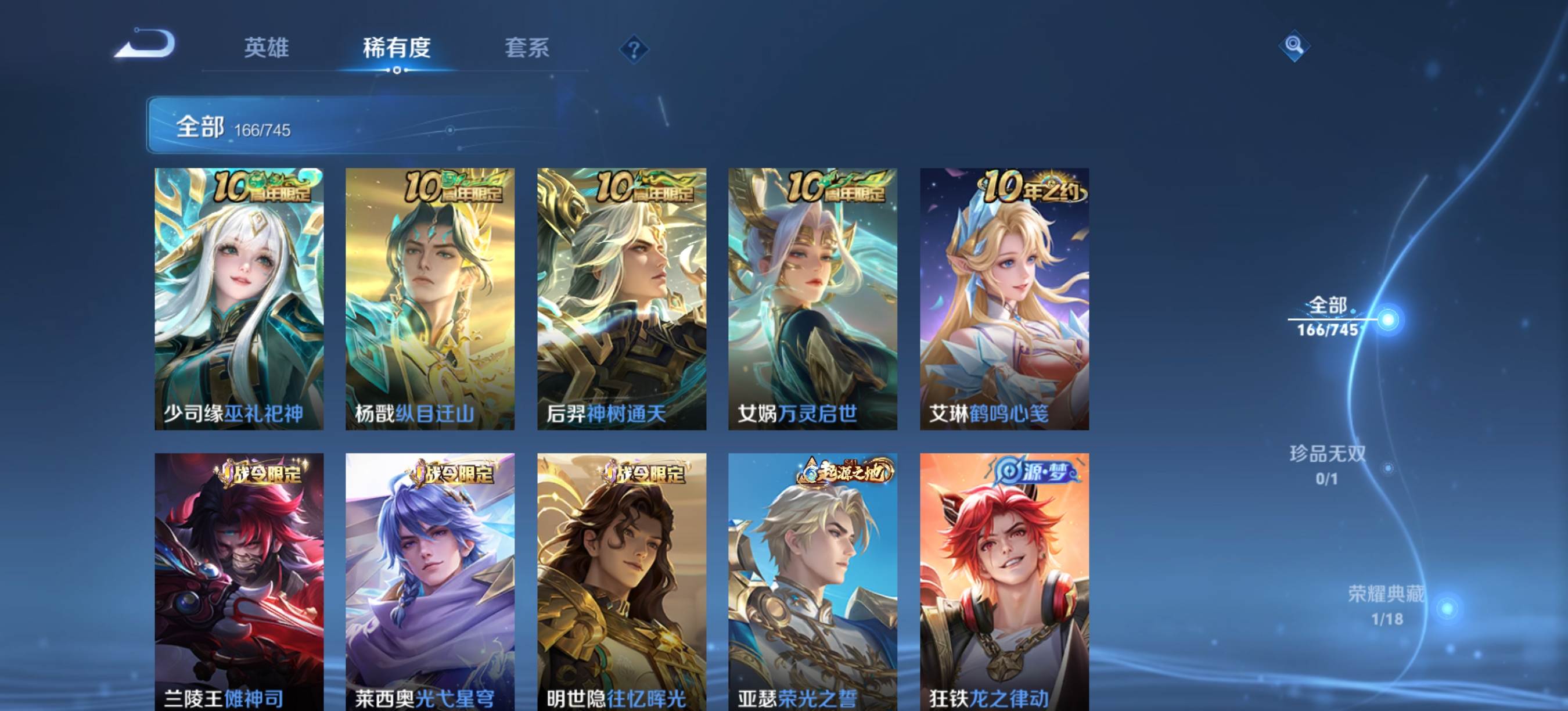The image size is (1568, 711).
Task: Choose the 杨戬 纵目迁山 skin card
Action: [x=430, y=298]
